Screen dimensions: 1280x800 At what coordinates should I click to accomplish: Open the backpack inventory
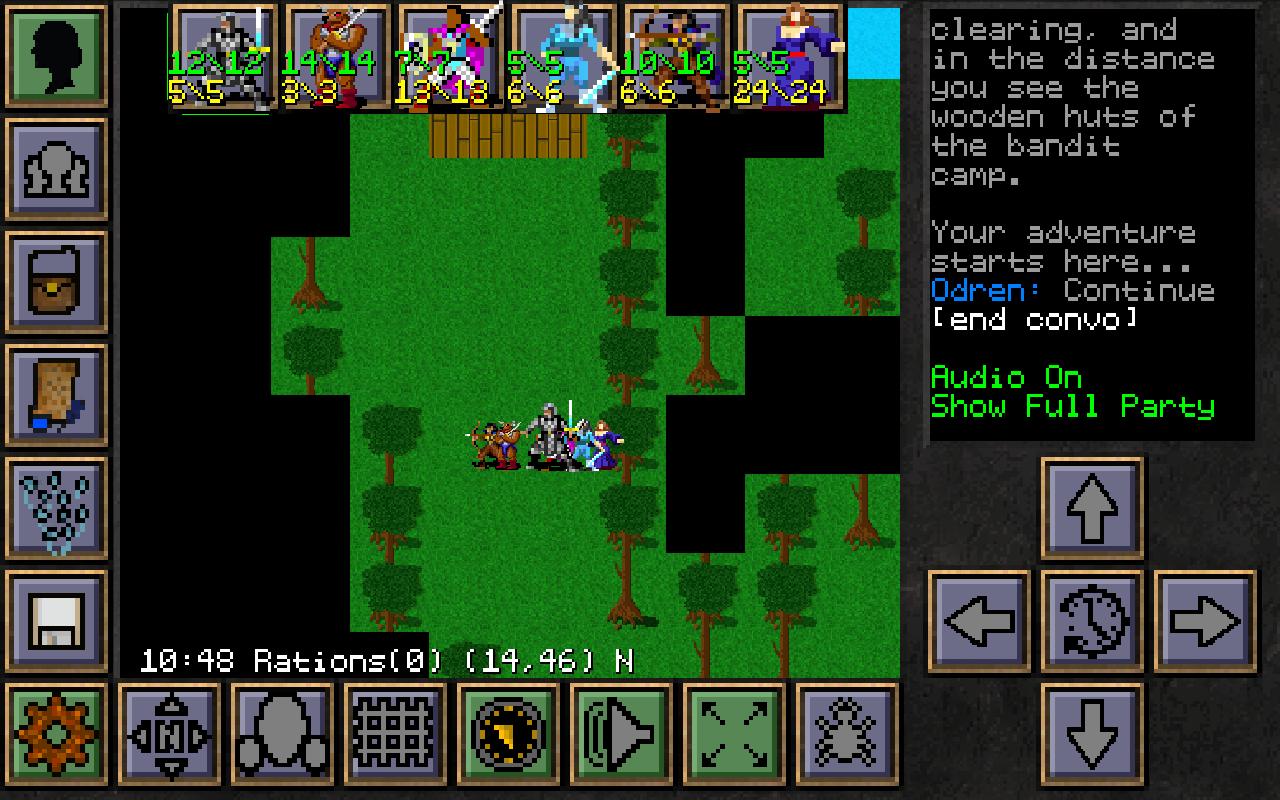pyautogui.click(x=57, y=280)
